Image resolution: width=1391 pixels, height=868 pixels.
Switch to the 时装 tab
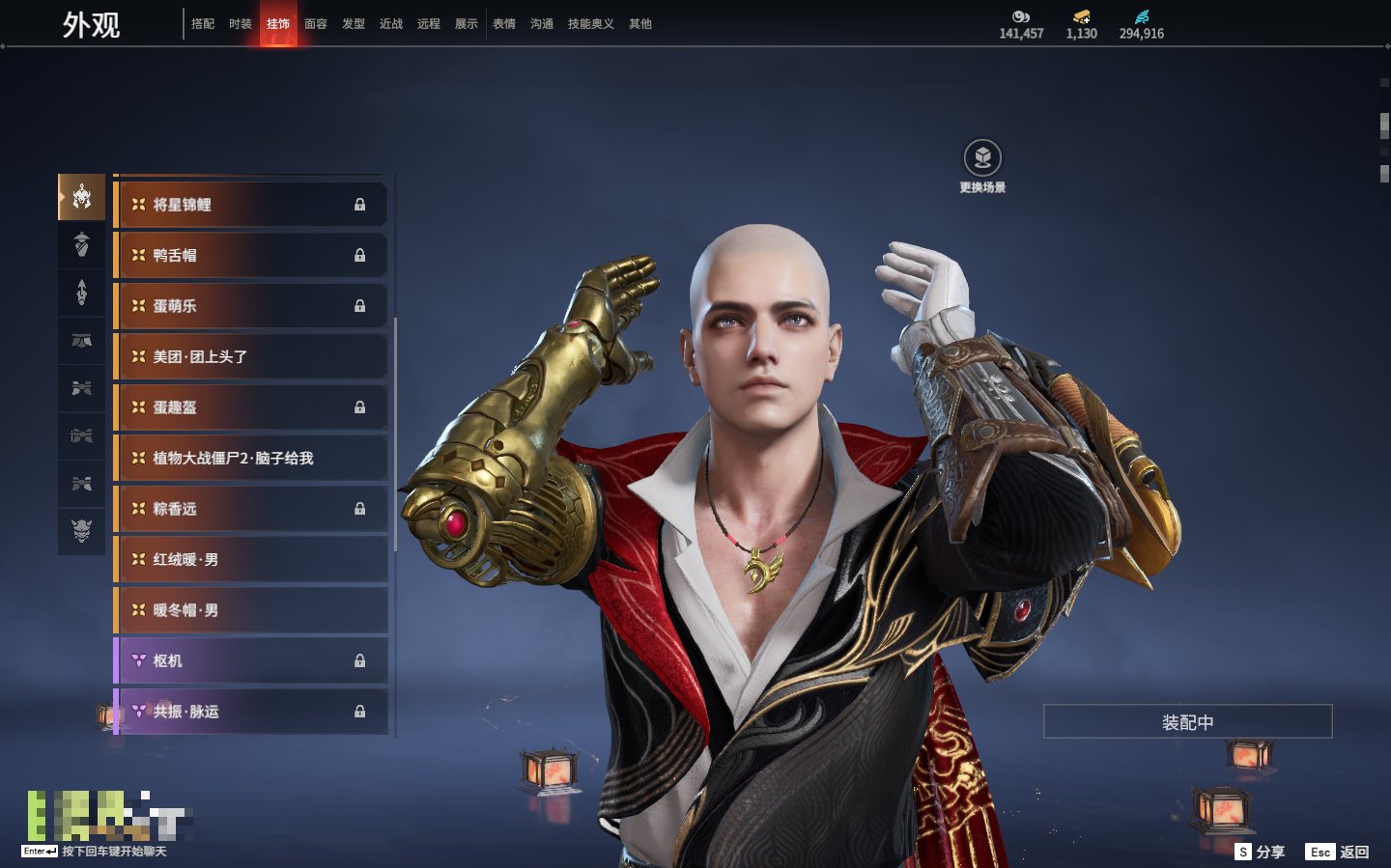tap(241, 24)
